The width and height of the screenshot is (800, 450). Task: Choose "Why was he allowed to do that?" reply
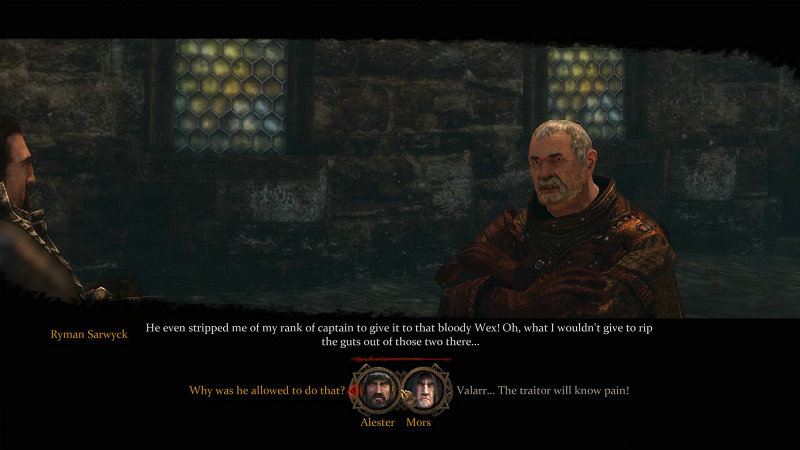(x=267, y=390)
